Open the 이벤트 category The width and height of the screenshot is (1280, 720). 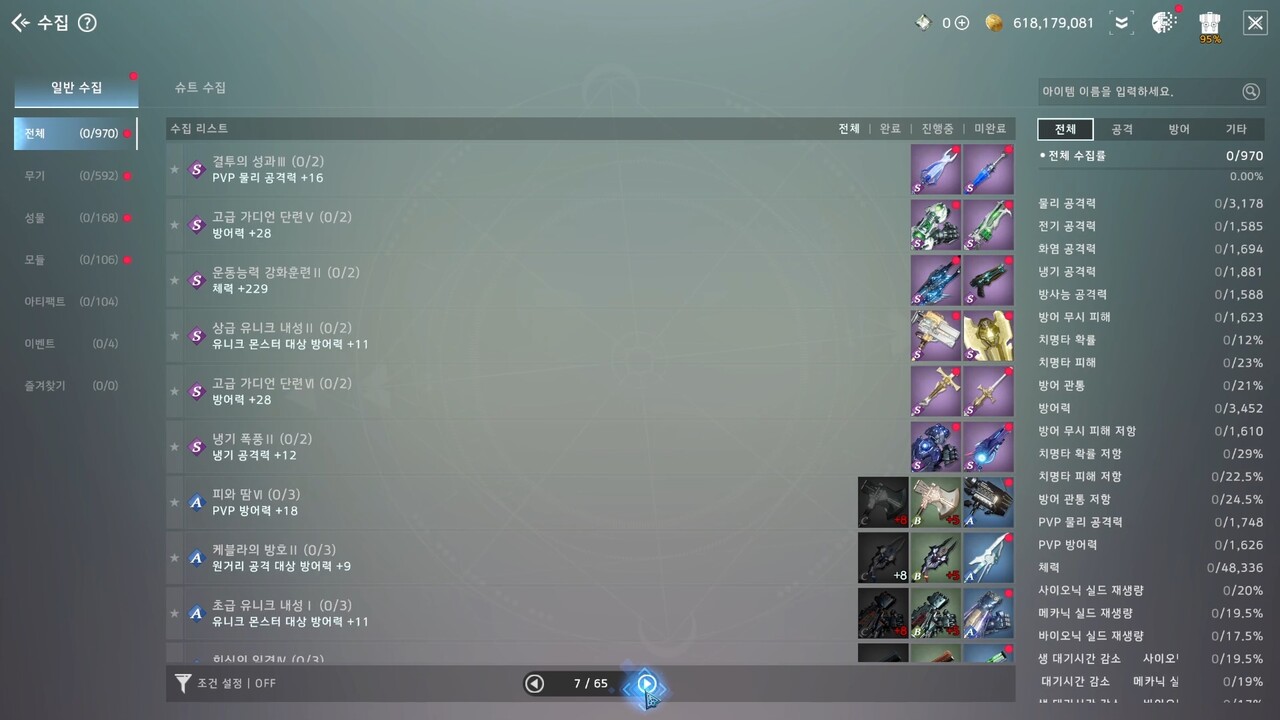72,344
